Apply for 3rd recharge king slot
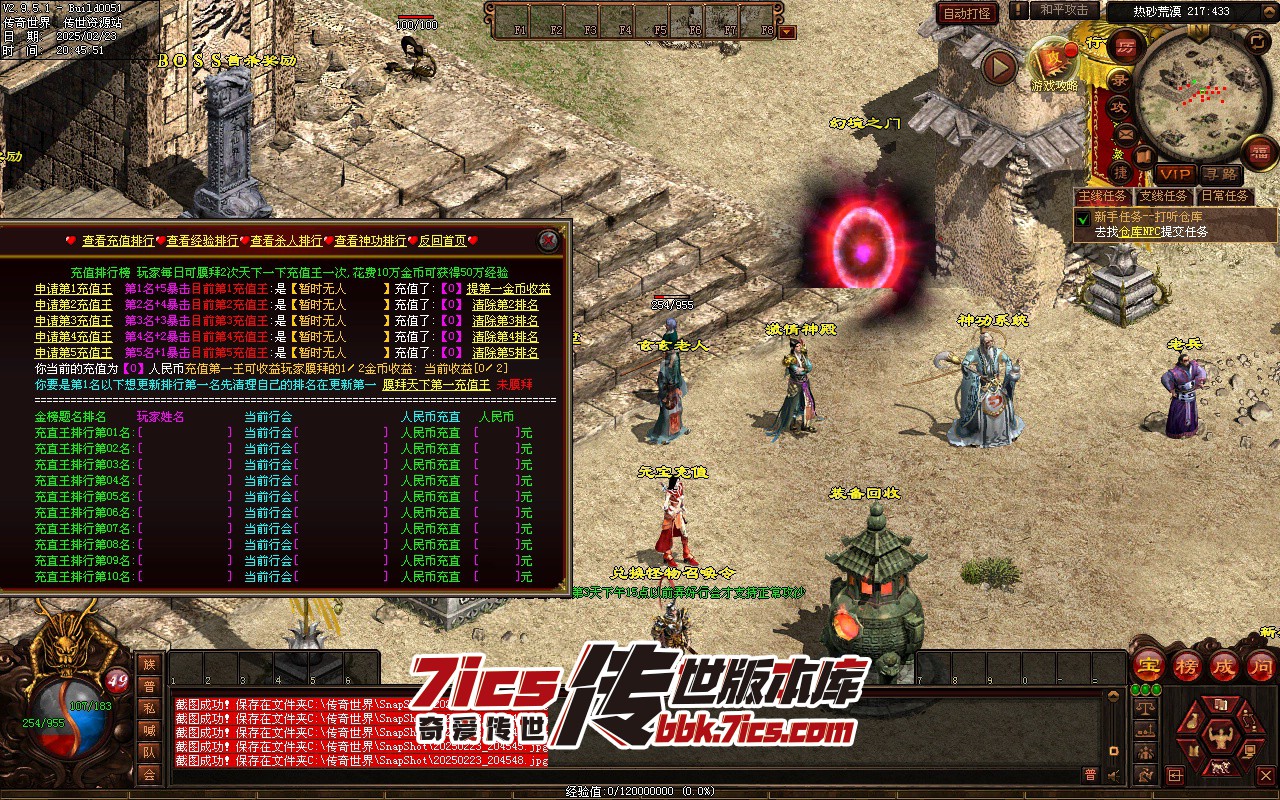Image resolution: width=1280 pixels, height=800 pixels. 74,321
